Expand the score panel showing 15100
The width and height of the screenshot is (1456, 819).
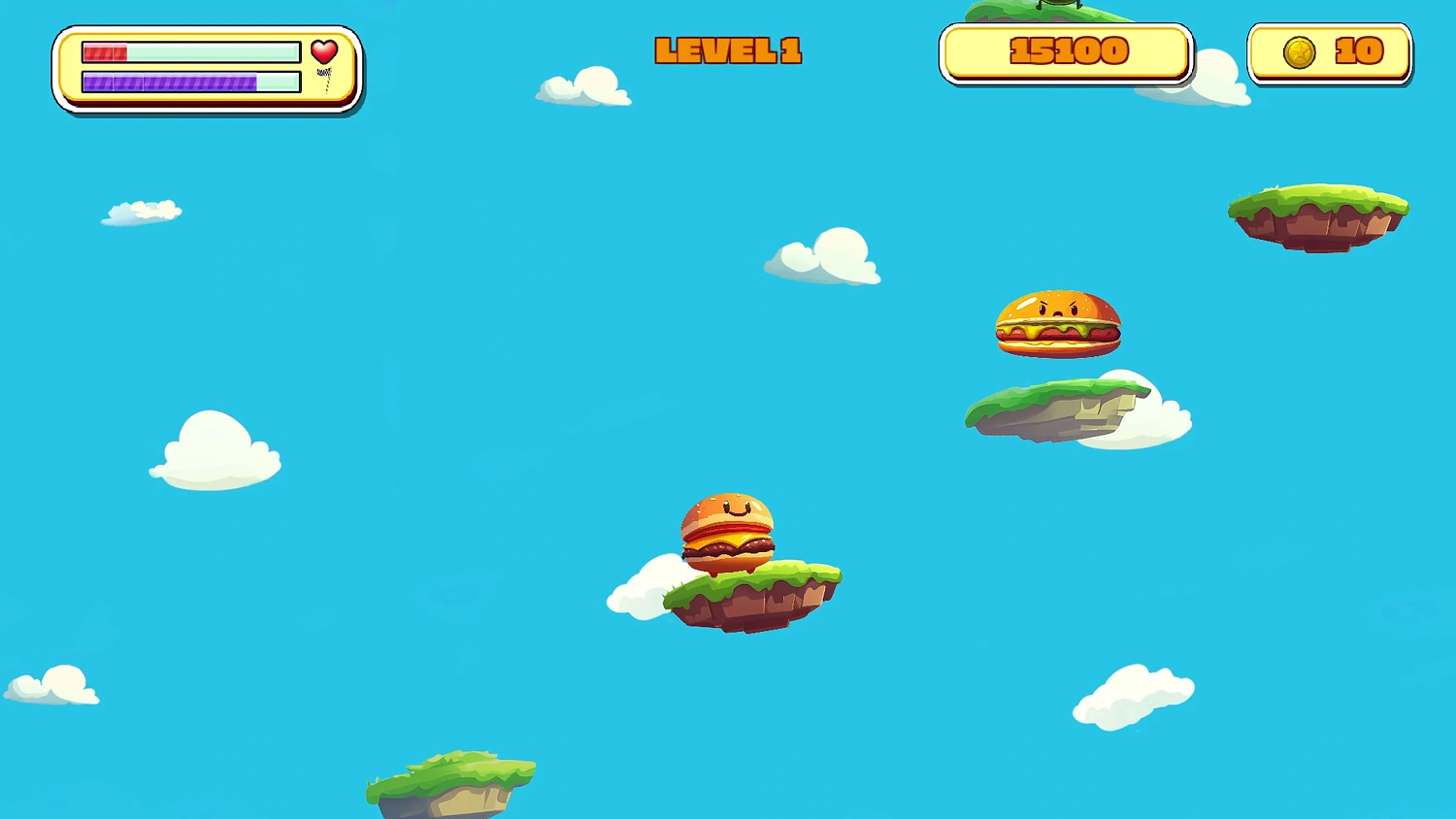click(1065, 52)
